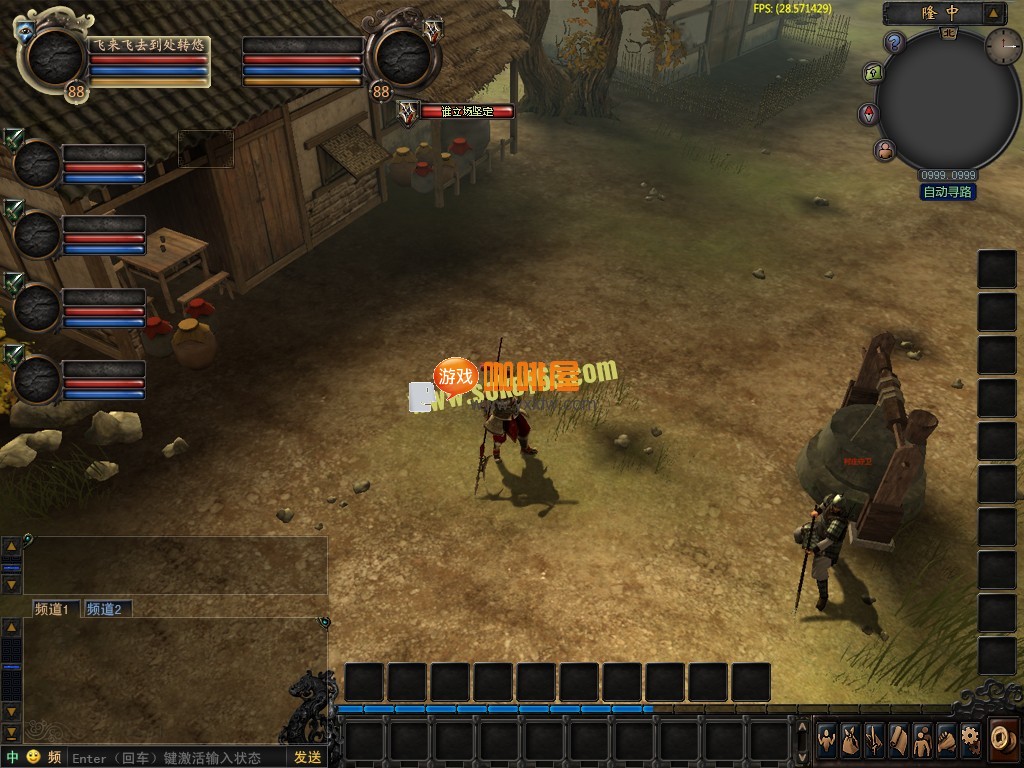
Task: Click the chat input field
Action: pyautogui.click(x=175, y=757)
